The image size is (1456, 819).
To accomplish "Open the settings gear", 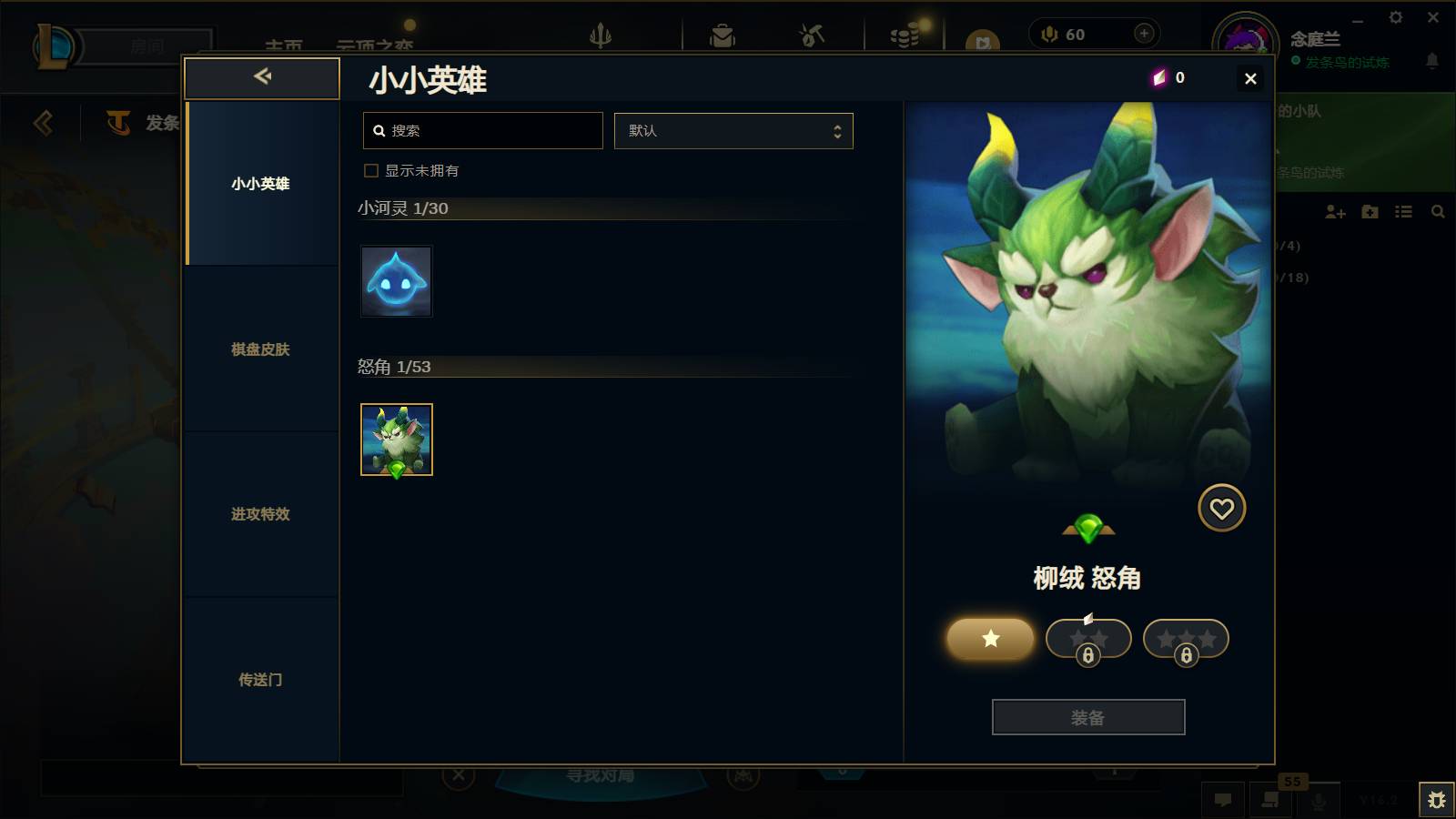I will click(x=1397, y=16).
